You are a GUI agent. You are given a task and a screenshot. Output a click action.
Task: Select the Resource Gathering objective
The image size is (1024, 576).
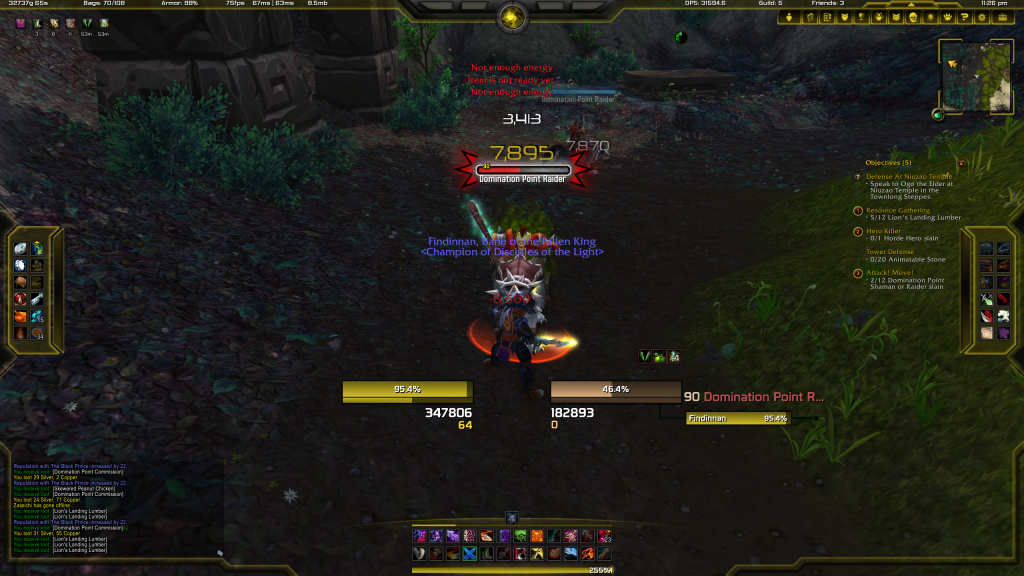[x=897, y=211]
